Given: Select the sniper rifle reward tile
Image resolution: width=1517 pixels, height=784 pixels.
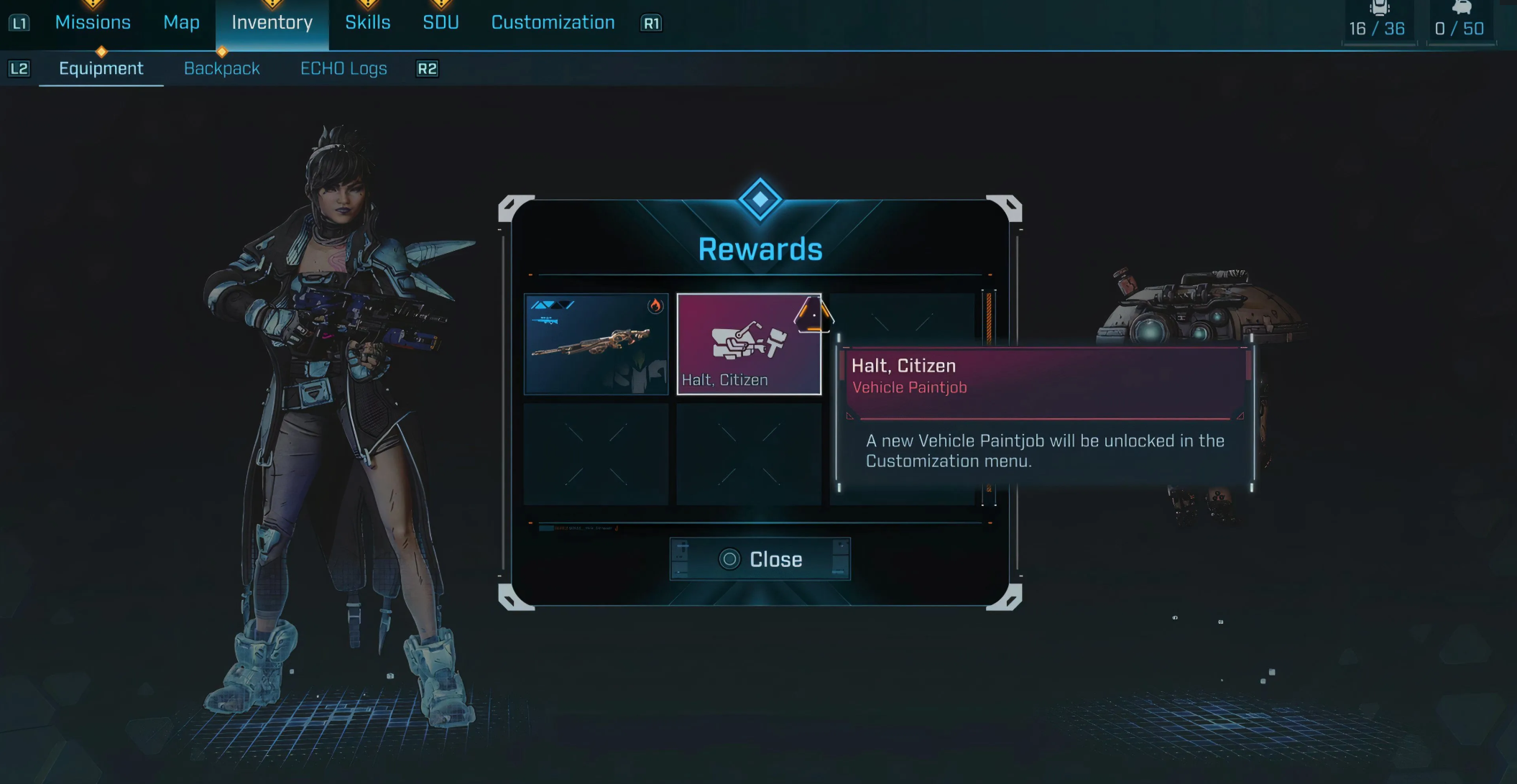Looking at the screenshot, I should [x=596, y=344].
